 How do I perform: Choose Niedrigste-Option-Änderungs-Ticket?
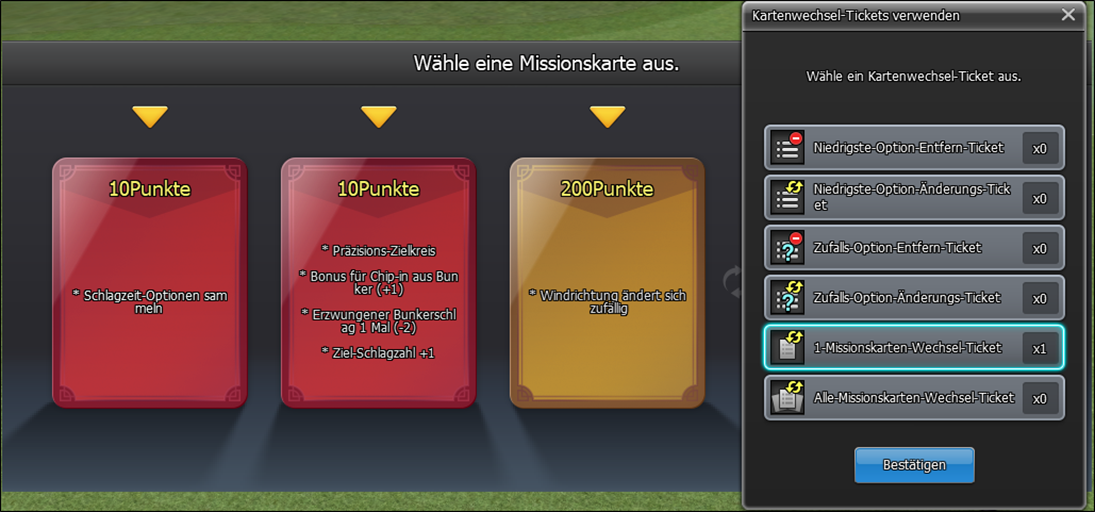(x=913, y=198)
